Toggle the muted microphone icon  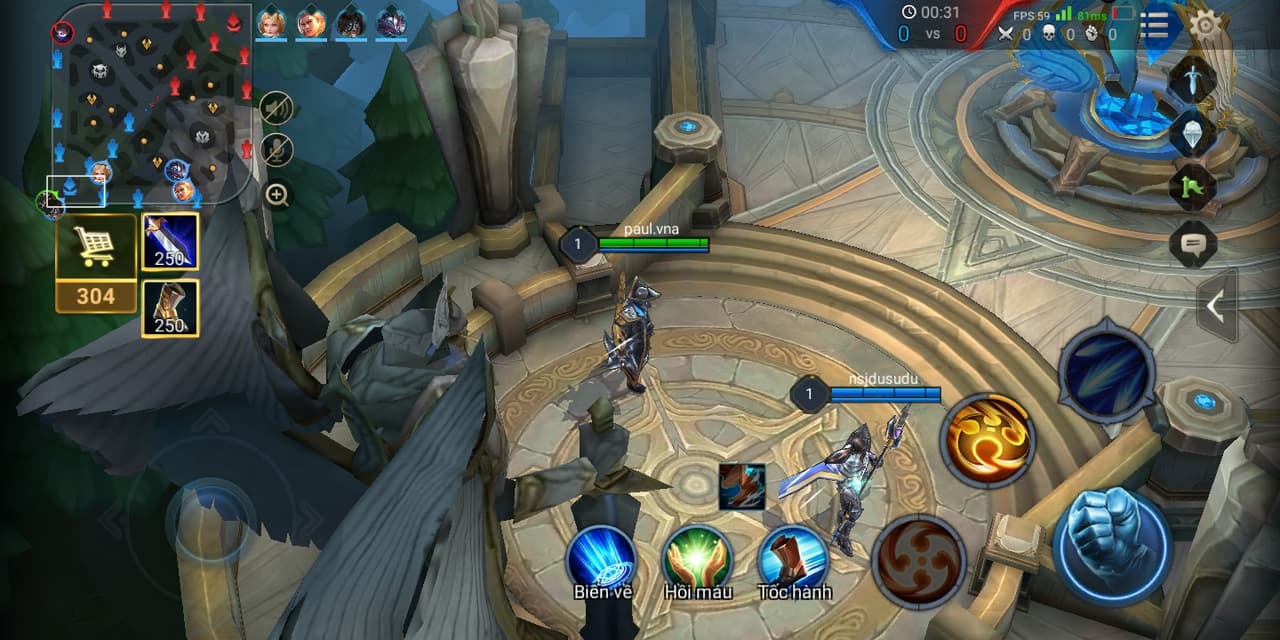pos(277,150)
